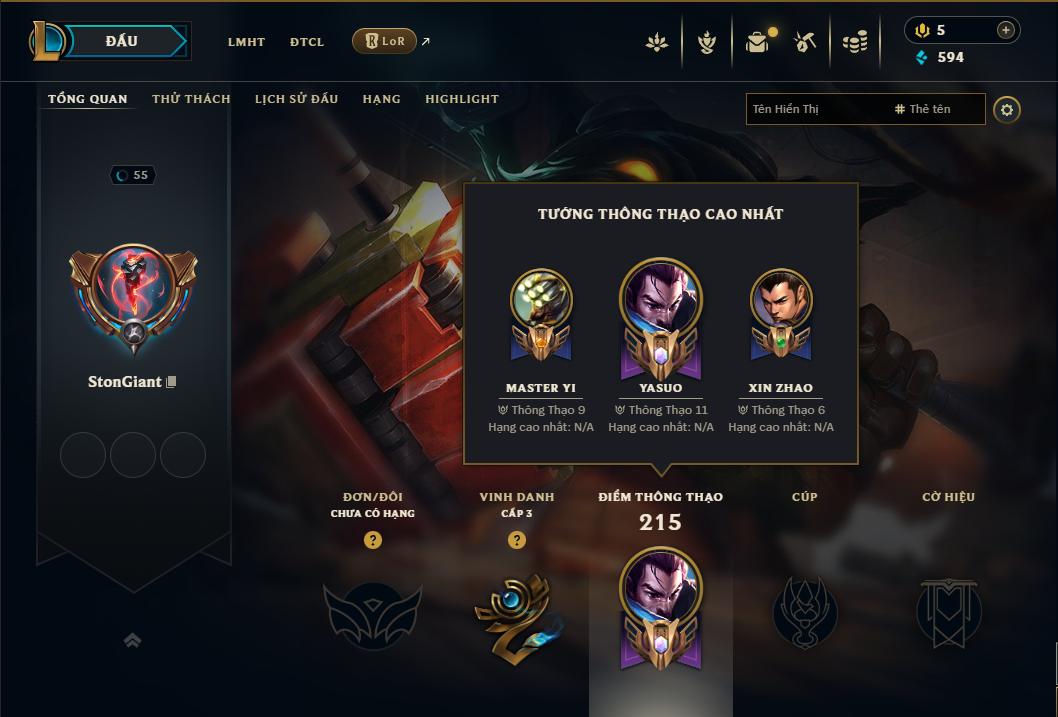The height and width of the screenshot is (717, 1058).
Task: Open the VINH DANH honor emblem
Action: coord(516,614)
